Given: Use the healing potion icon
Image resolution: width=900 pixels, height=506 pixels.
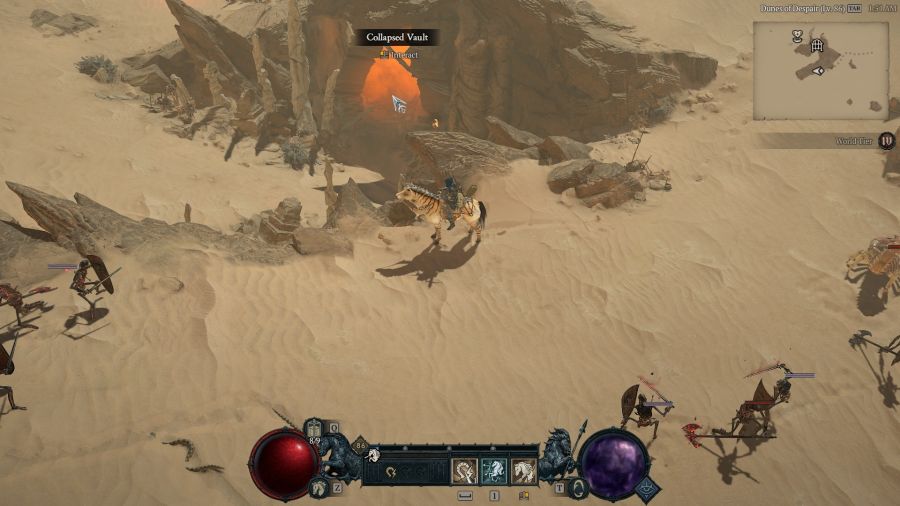Looking at the screenshot, I should [x=314, y=429].
